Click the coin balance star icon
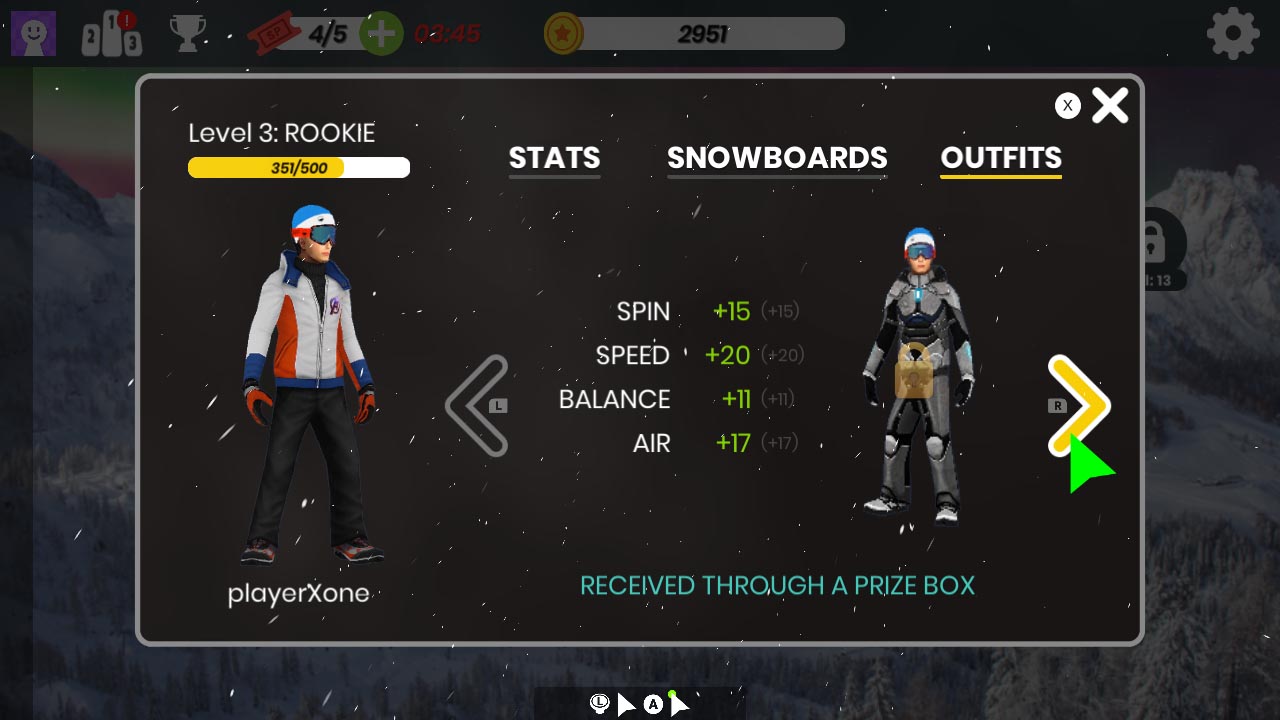 (561, 32)
